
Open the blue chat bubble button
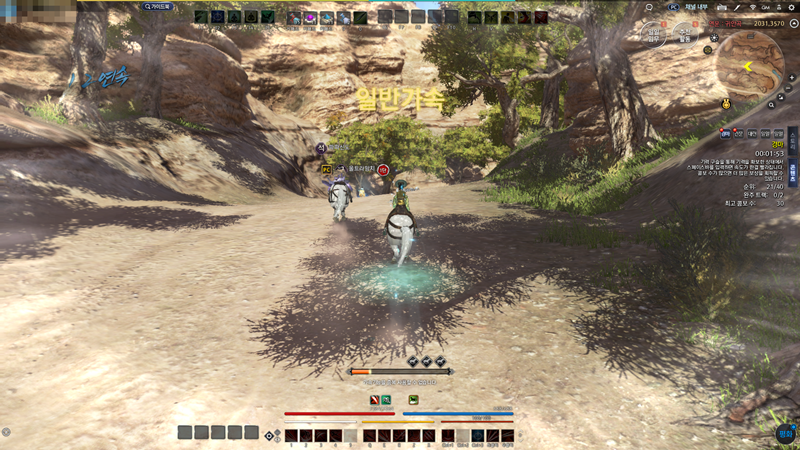pyautogui.click(x=785, y=434)
